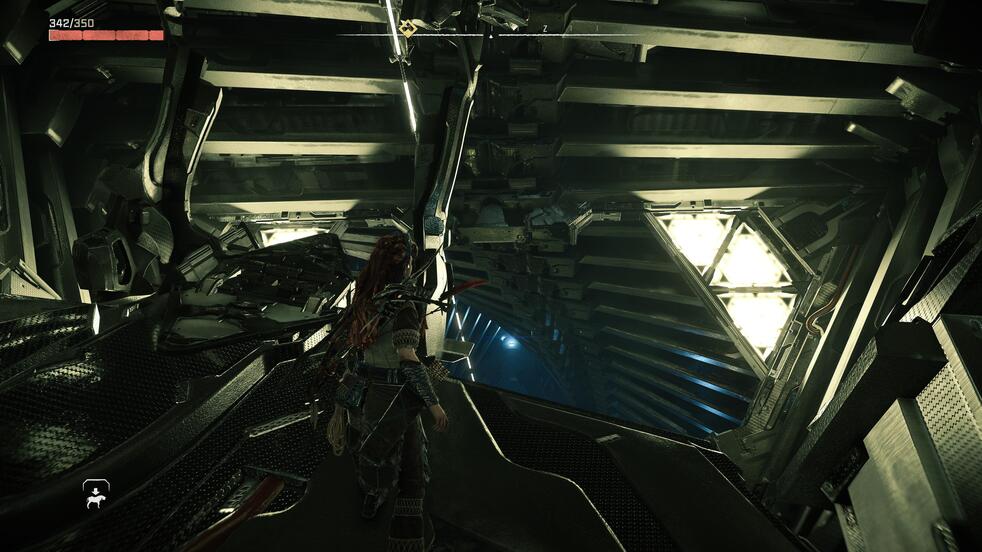
Task: Select the call mount icon
Action: point(96,494)
